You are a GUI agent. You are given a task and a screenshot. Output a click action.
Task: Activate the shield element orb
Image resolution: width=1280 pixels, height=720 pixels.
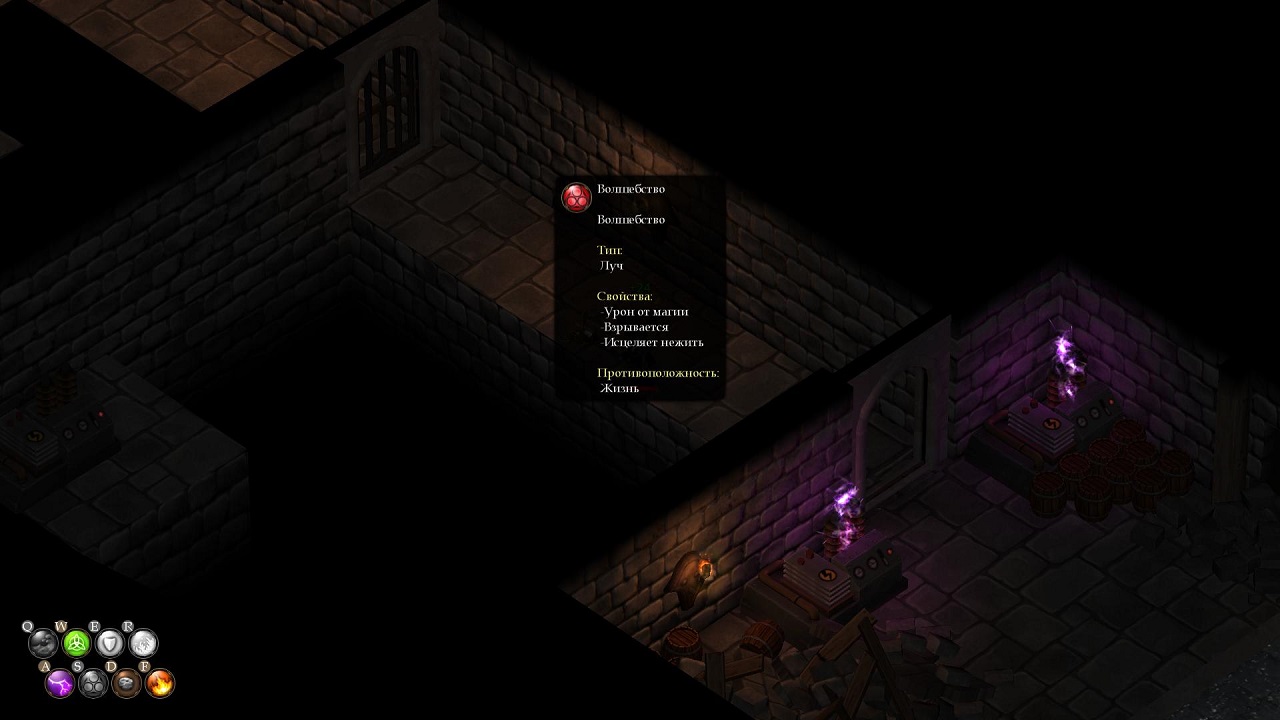(x=110, y=643)
